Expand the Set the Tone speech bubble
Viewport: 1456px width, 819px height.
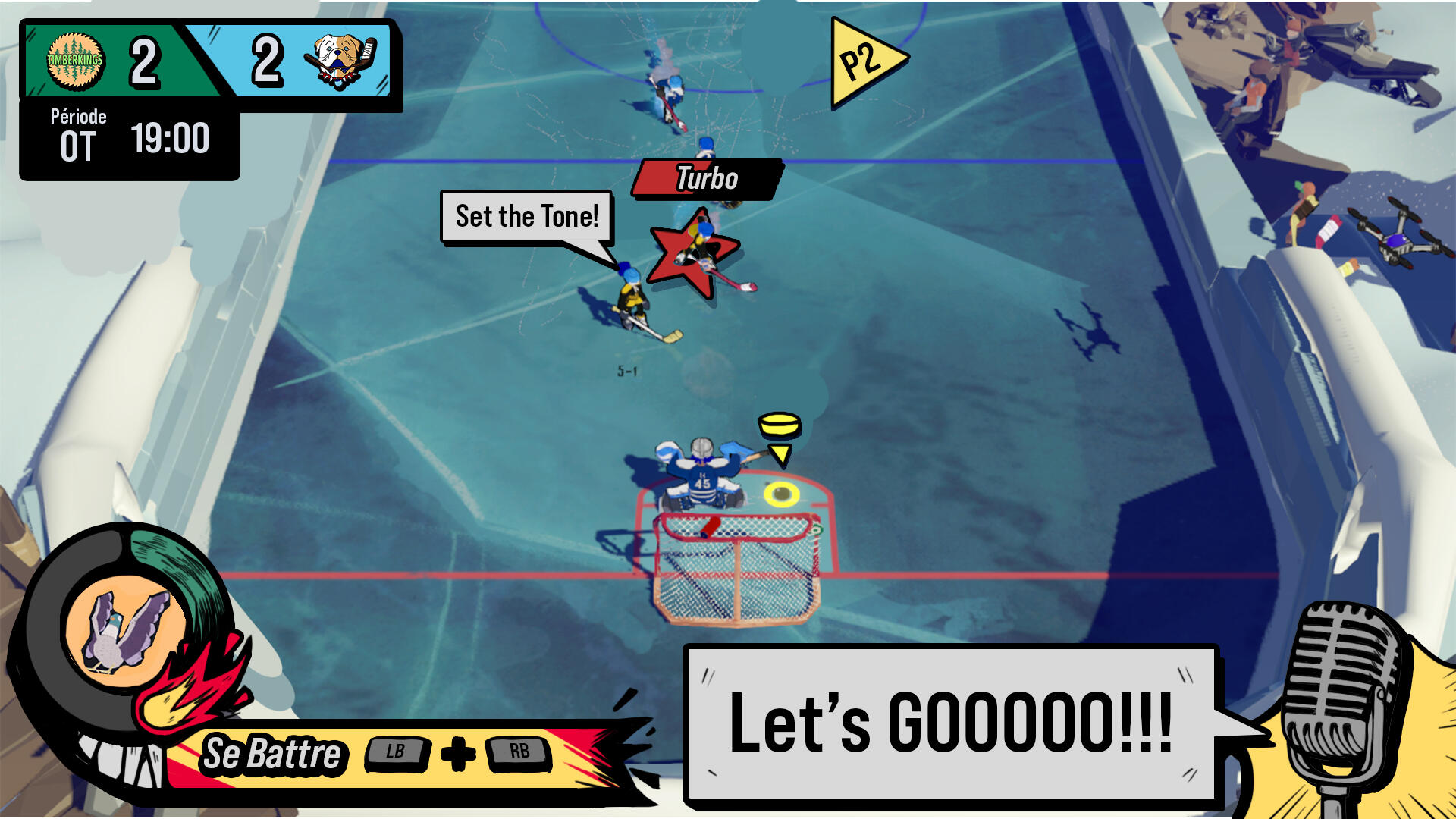(x=528, y=215)
